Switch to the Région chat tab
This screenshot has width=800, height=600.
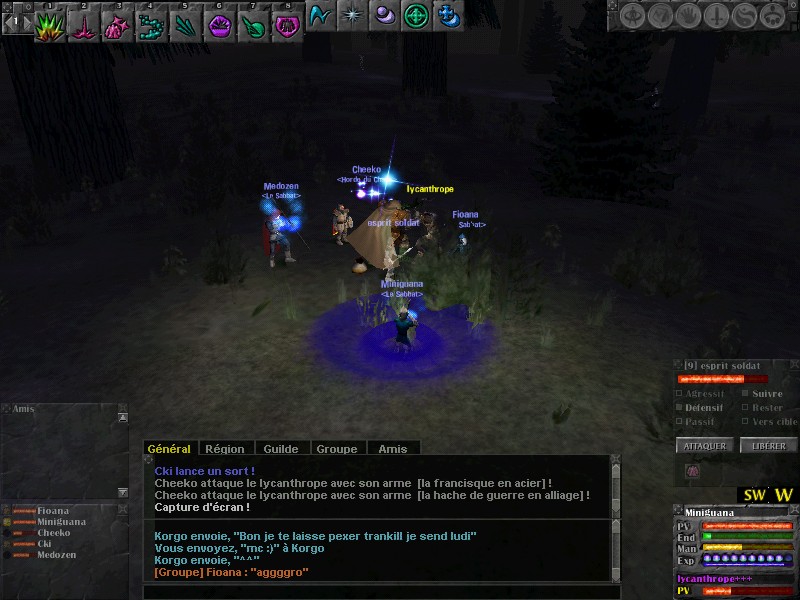pos(227,449)
